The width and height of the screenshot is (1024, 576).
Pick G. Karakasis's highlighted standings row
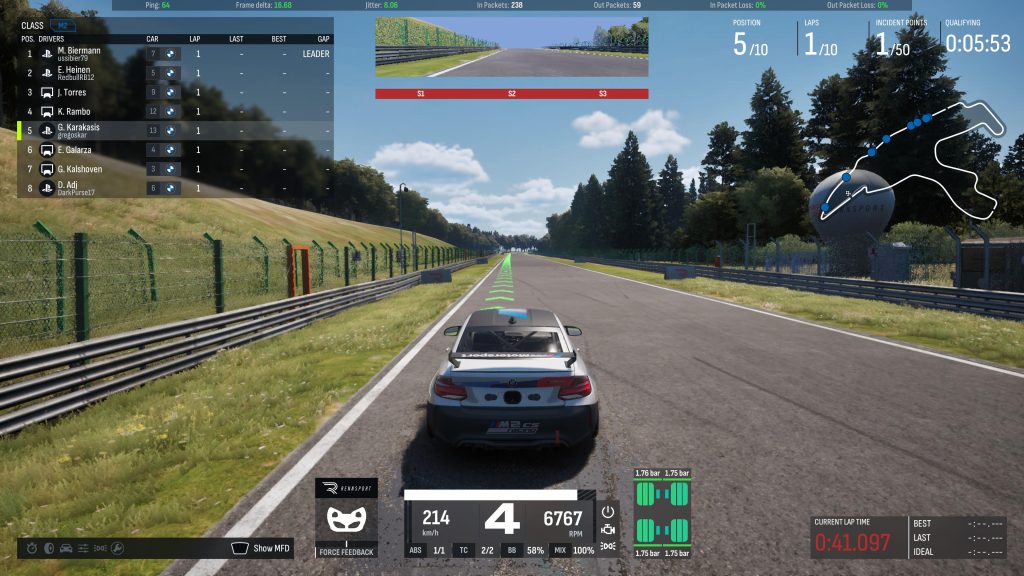[80, 130]
